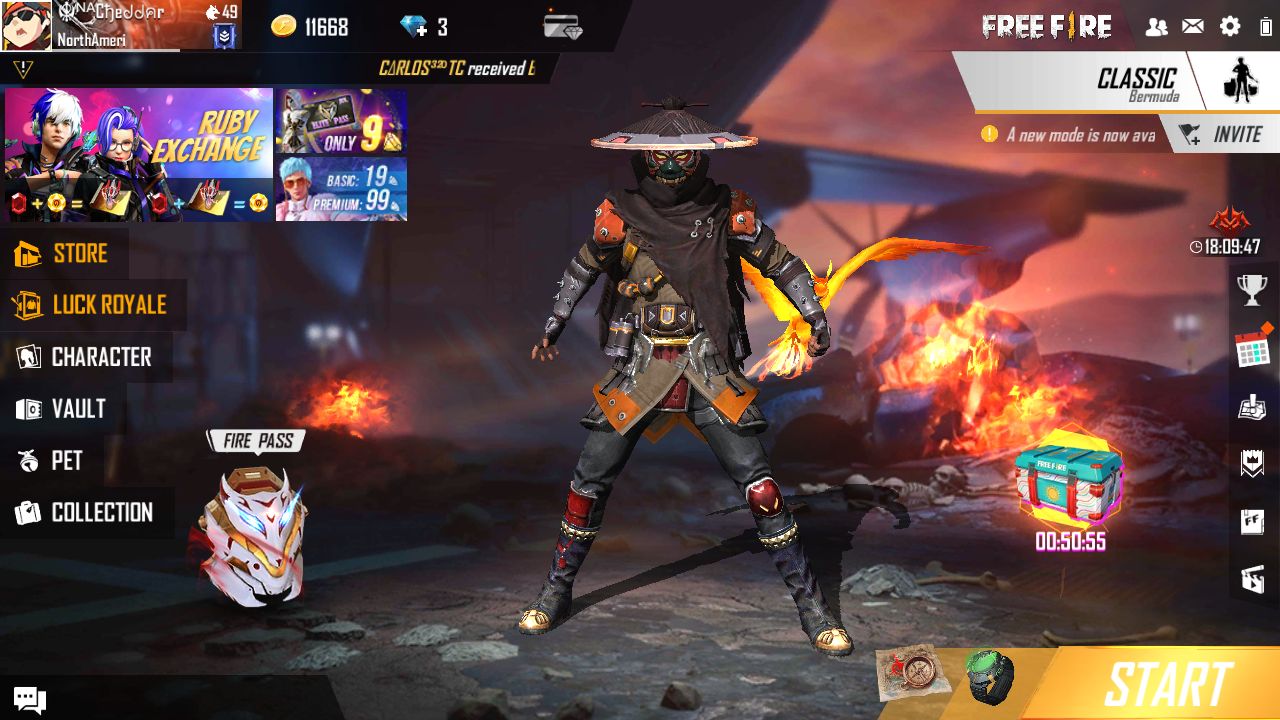The image size is (1280, 720).
Task: Click the INVITE button
Action: tap(1227, 133)
